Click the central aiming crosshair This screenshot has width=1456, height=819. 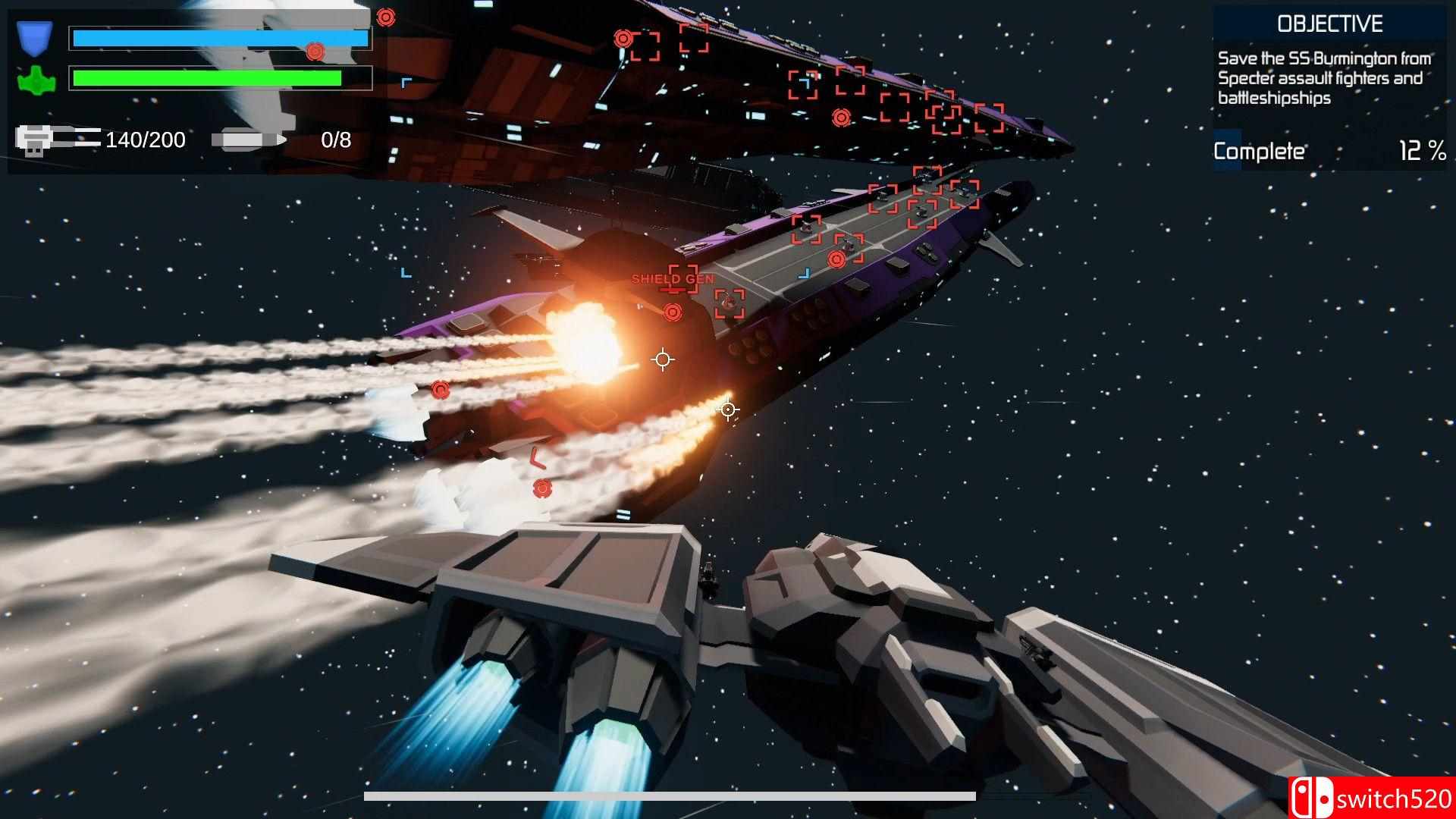click(664, 359)
